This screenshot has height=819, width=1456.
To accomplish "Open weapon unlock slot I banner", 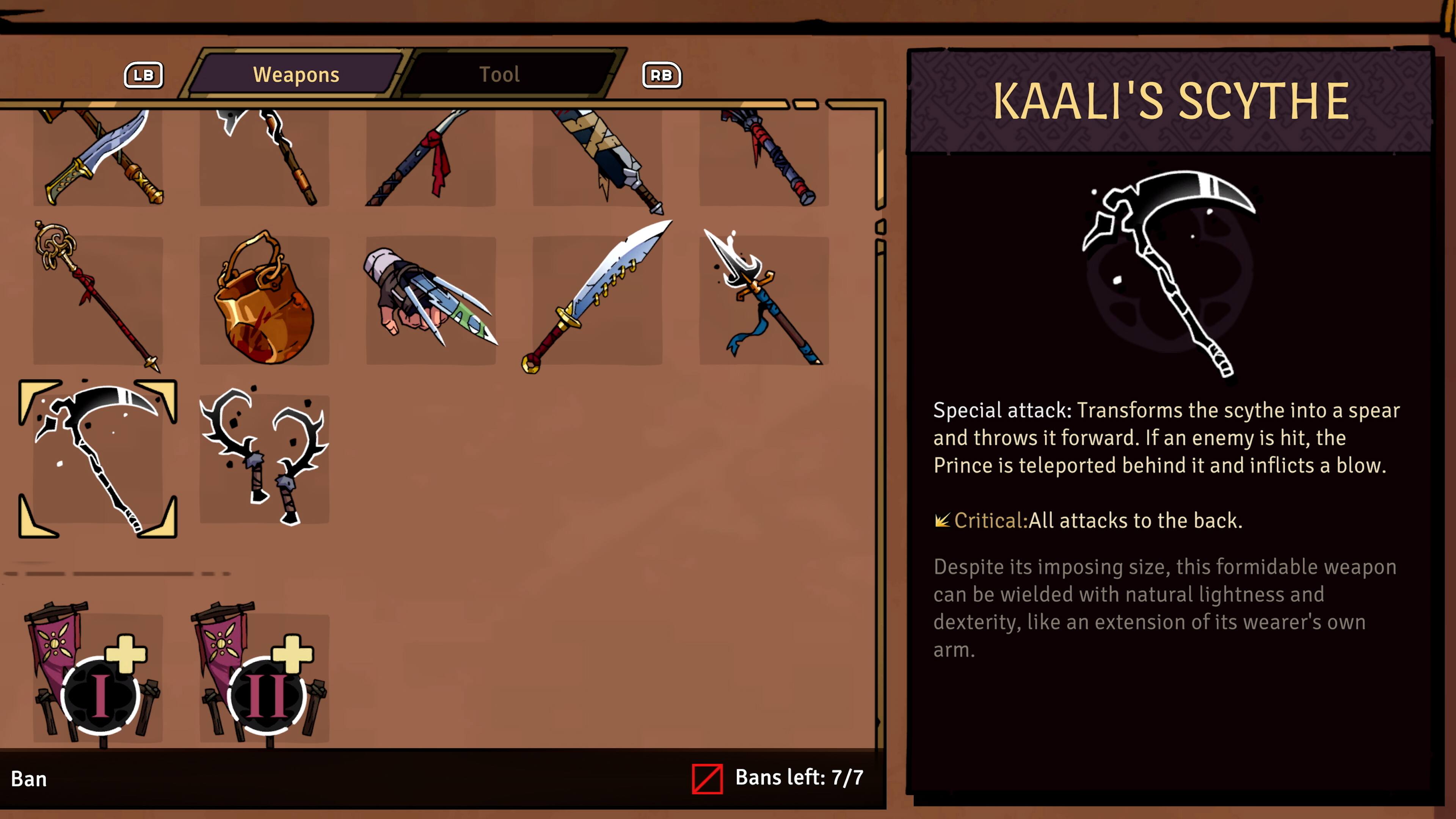I will click(x=99, y=678).
